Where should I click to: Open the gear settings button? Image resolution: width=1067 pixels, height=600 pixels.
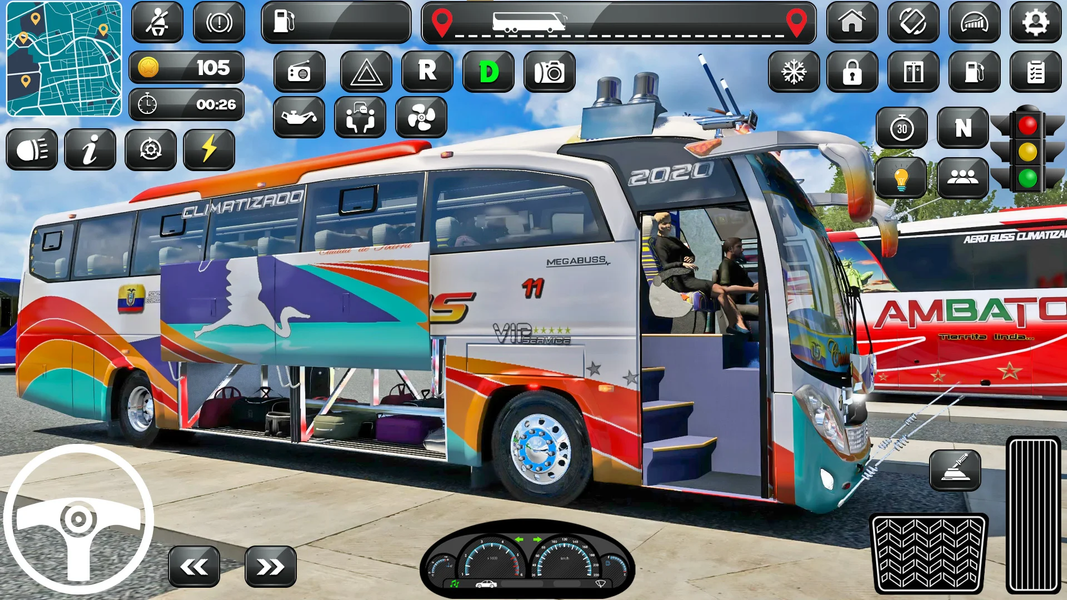tap(1035, 22)
